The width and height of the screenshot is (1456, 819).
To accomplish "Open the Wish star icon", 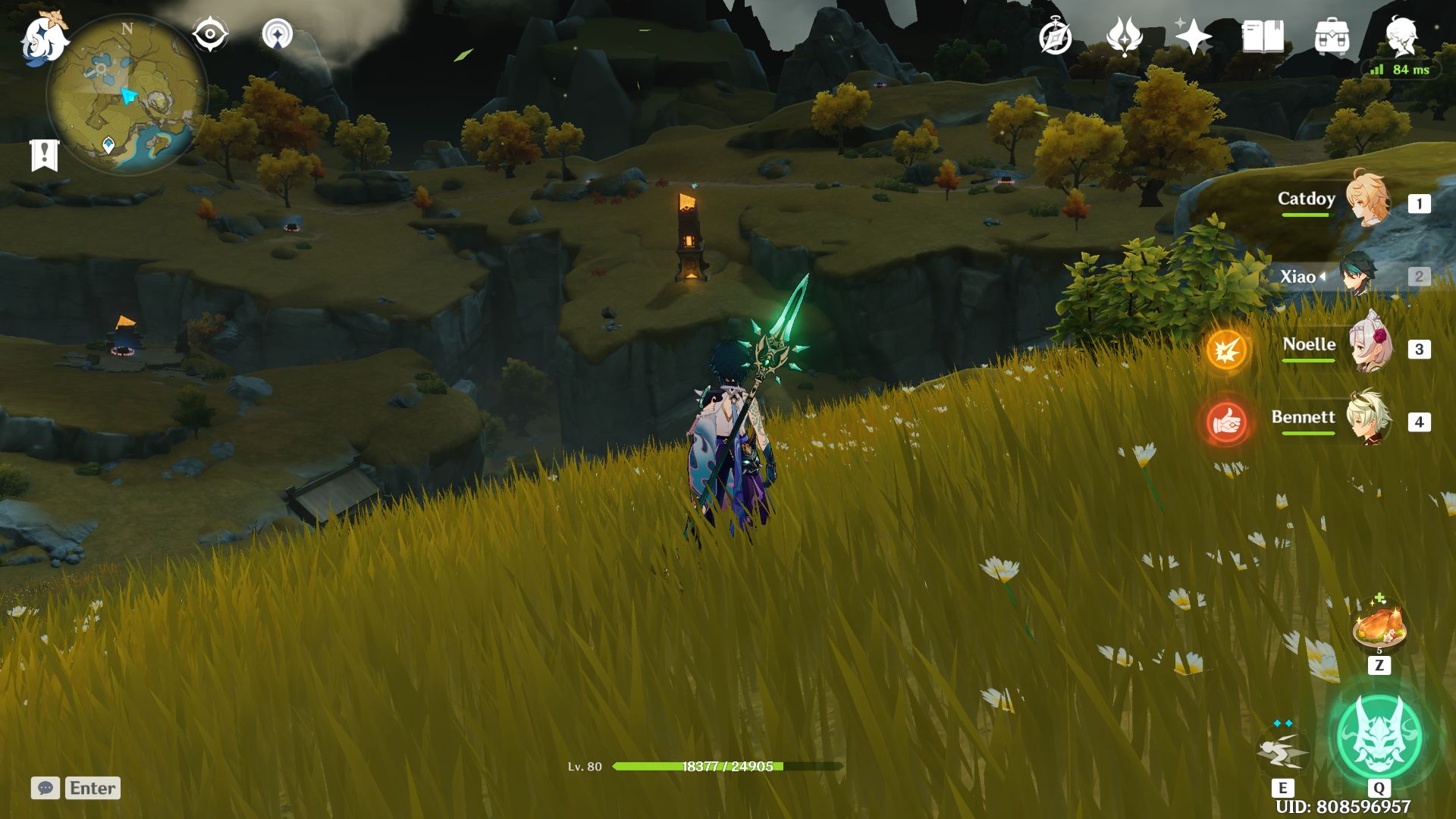I will pyautogui.click(x=1193, y=37).
